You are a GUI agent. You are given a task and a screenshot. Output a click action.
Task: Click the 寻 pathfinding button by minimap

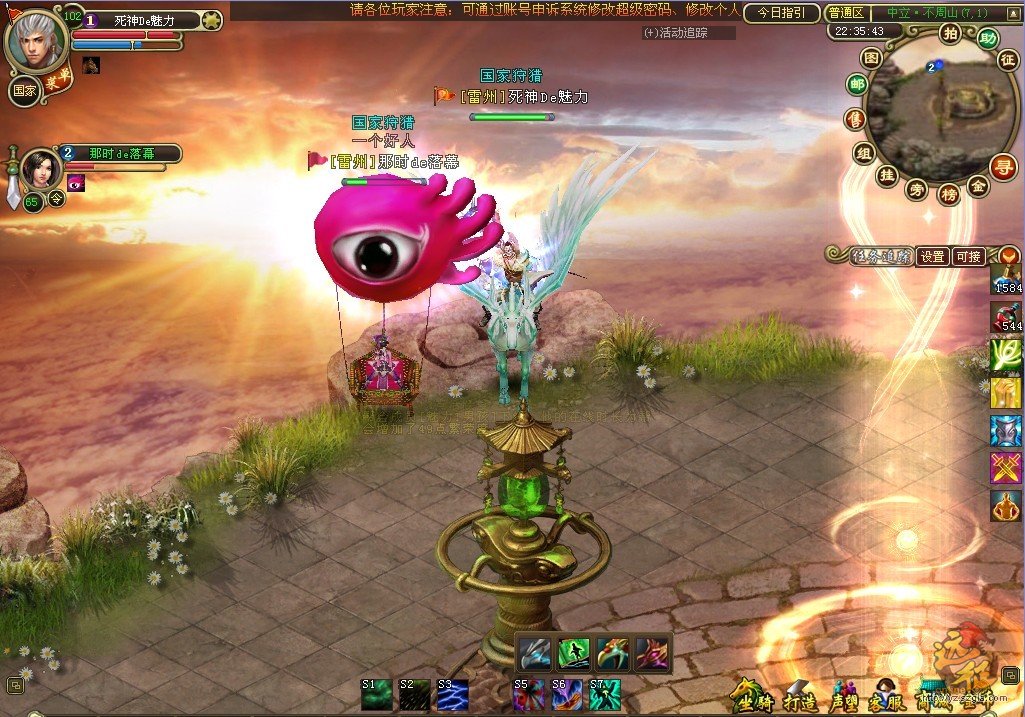tap(1003, 167)
